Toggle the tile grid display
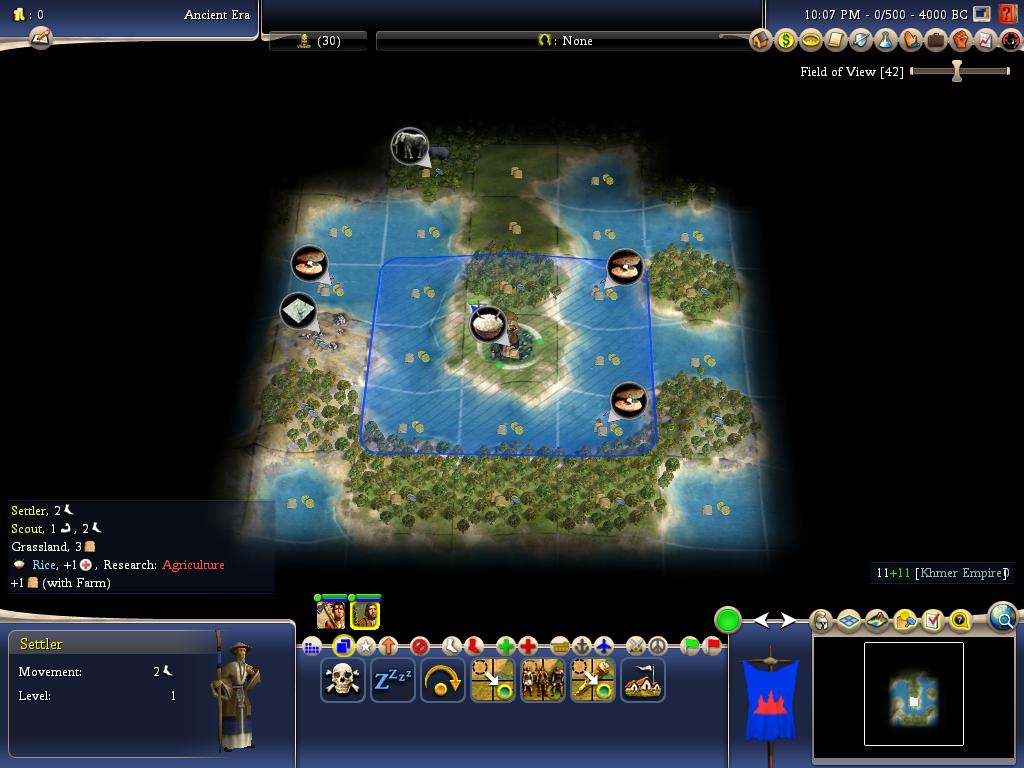Image resolution: width=1024 pixels, height=768 pixels. 849,621
